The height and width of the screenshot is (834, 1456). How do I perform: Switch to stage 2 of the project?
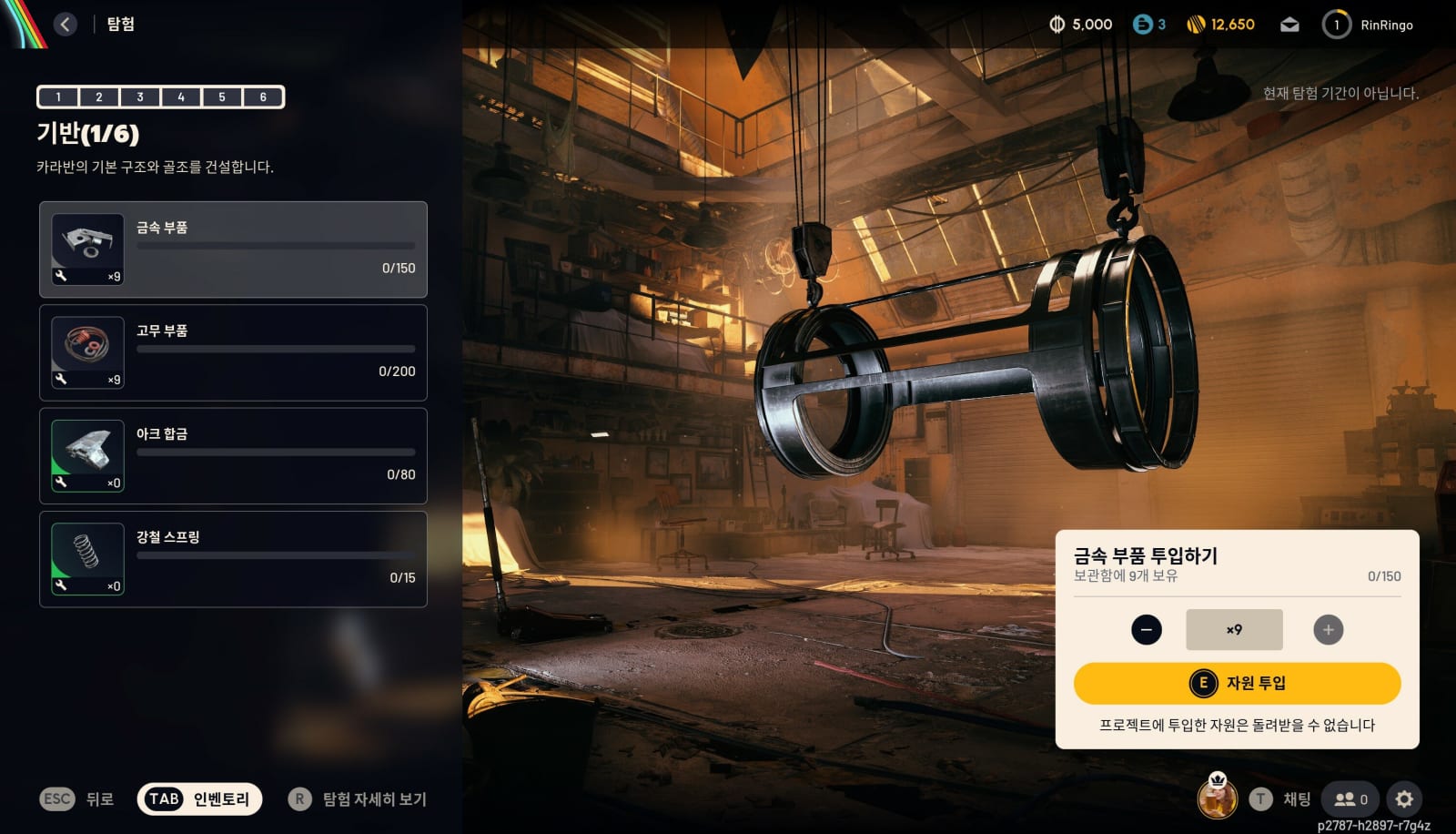tap(99, 97)
